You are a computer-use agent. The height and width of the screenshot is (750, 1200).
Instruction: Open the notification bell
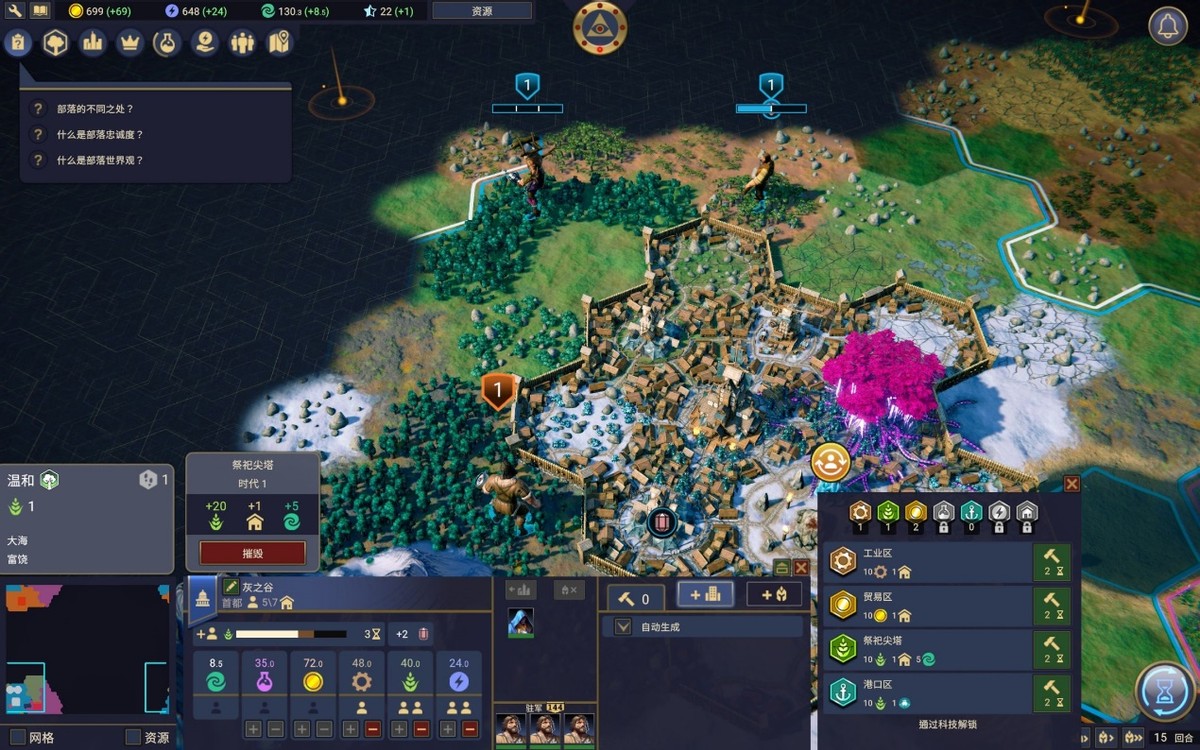point(1167,27)
